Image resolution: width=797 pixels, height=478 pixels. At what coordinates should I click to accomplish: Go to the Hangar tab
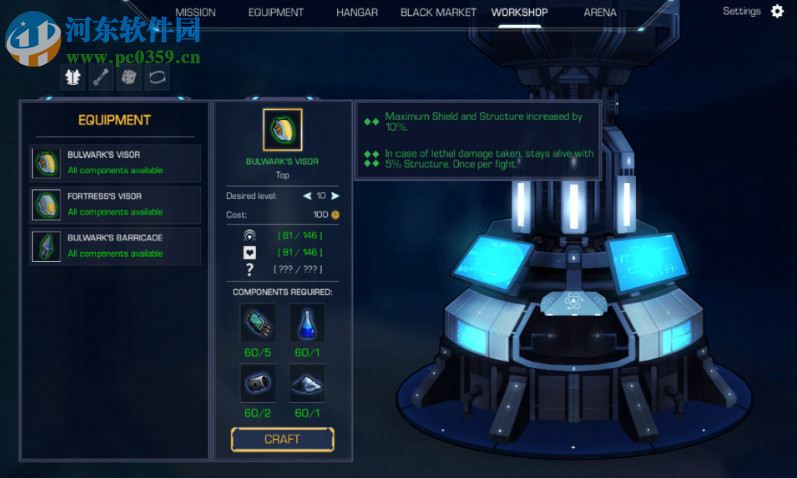(357, 13)
